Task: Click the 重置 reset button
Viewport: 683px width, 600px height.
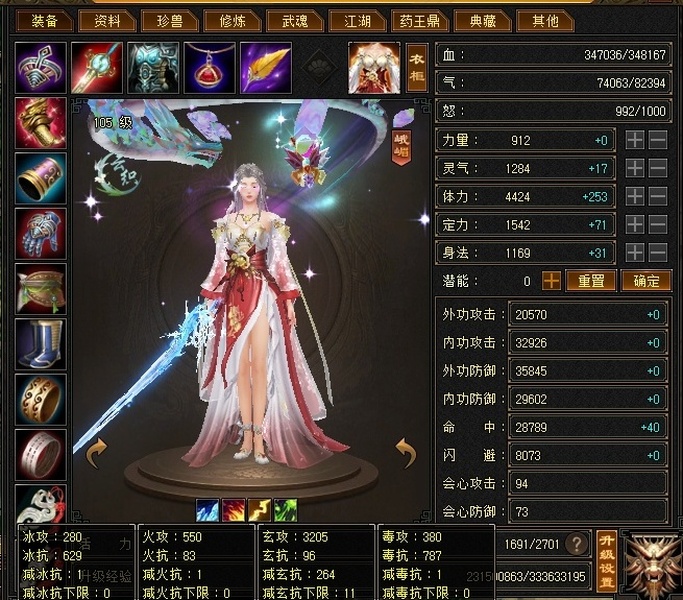Action: click(x=591, y=282)
